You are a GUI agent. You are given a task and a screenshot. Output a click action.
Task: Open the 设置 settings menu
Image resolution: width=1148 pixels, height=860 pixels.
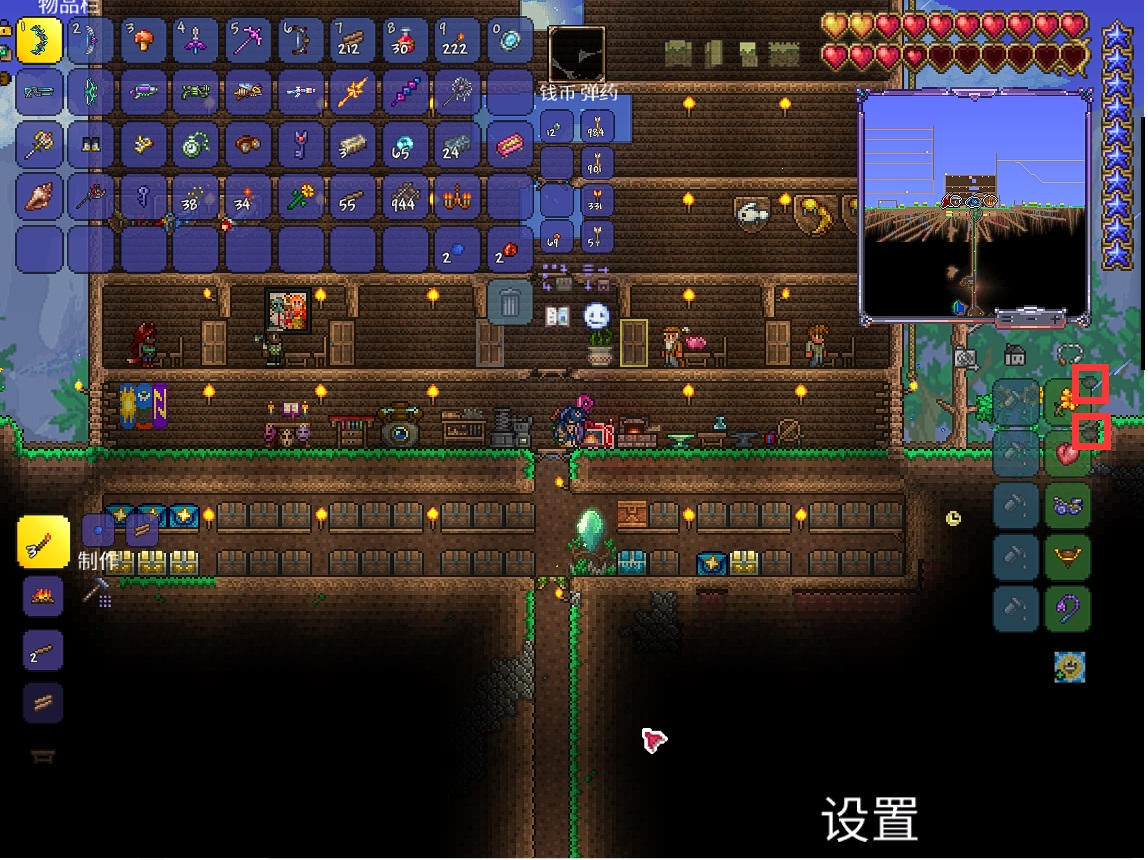click(x=869, y=820)
